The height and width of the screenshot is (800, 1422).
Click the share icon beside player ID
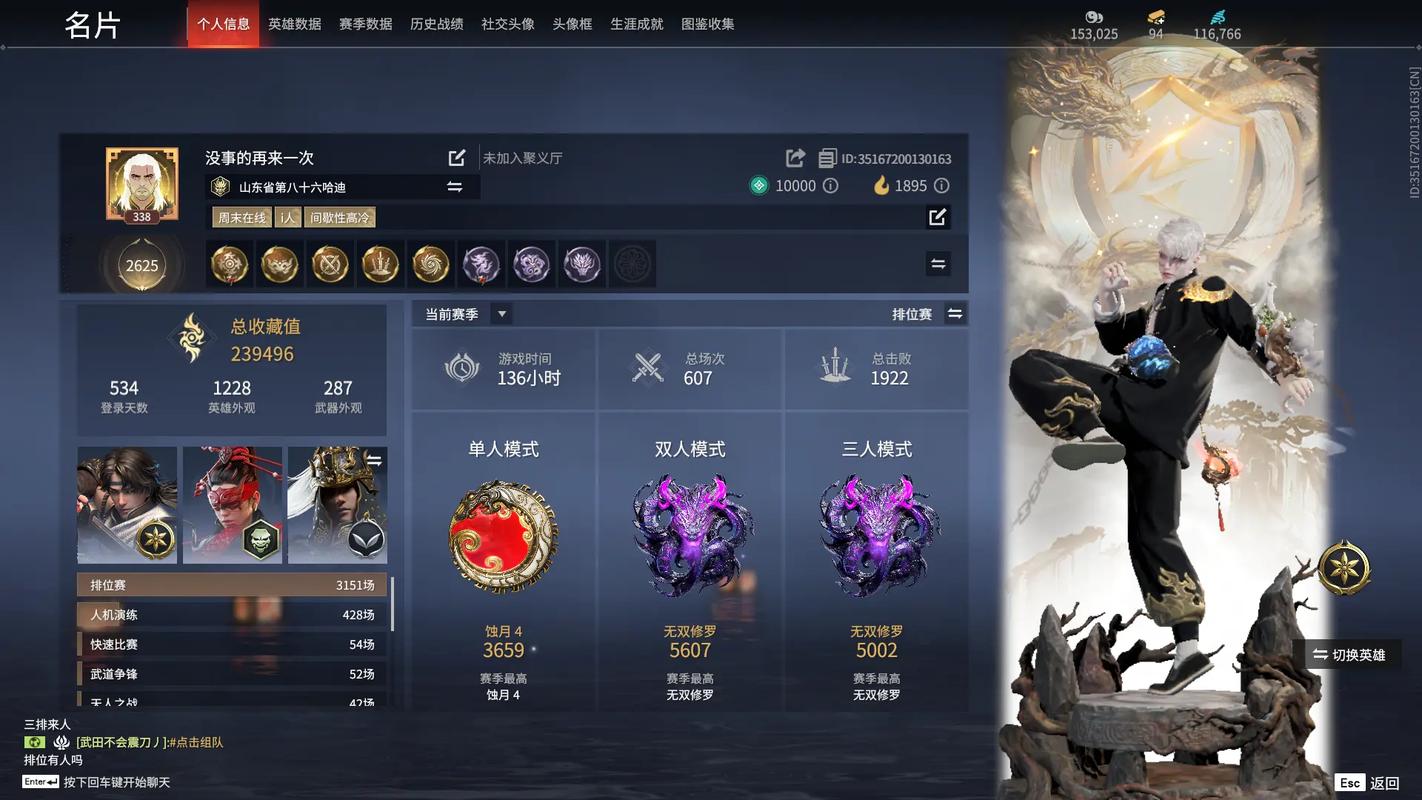pos(796,158)
